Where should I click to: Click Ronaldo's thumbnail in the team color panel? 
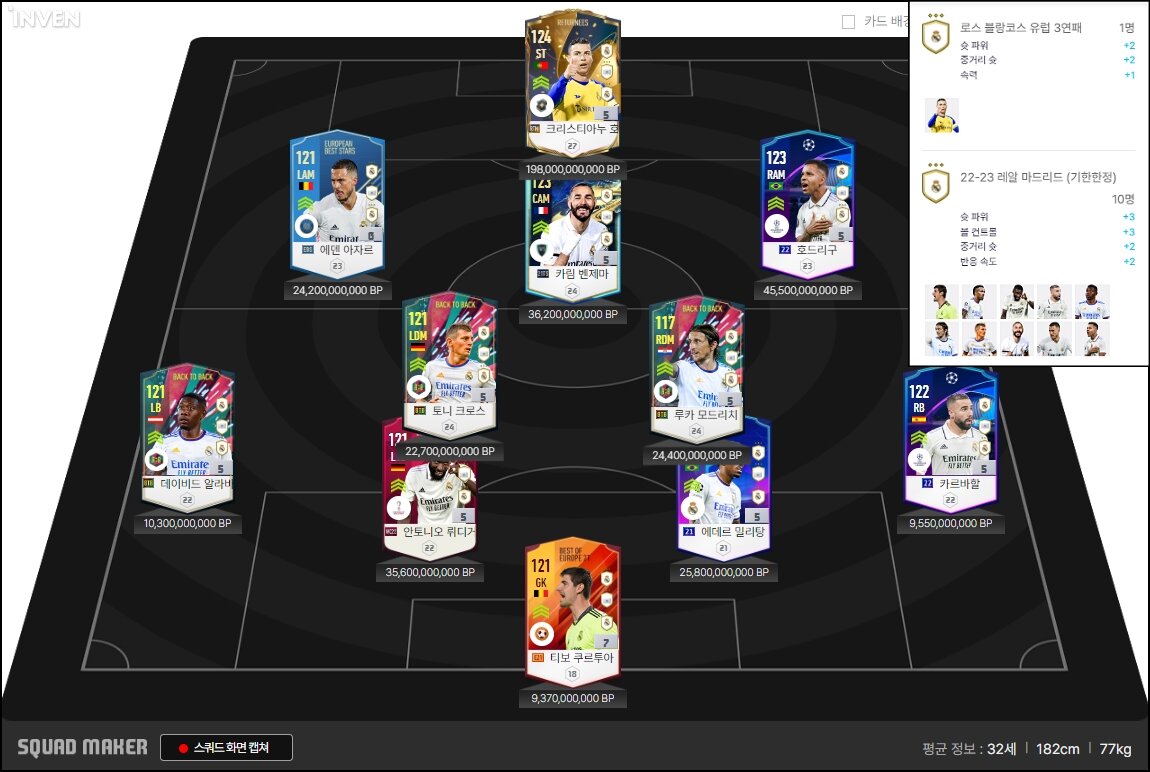click(x=942, y=115)
